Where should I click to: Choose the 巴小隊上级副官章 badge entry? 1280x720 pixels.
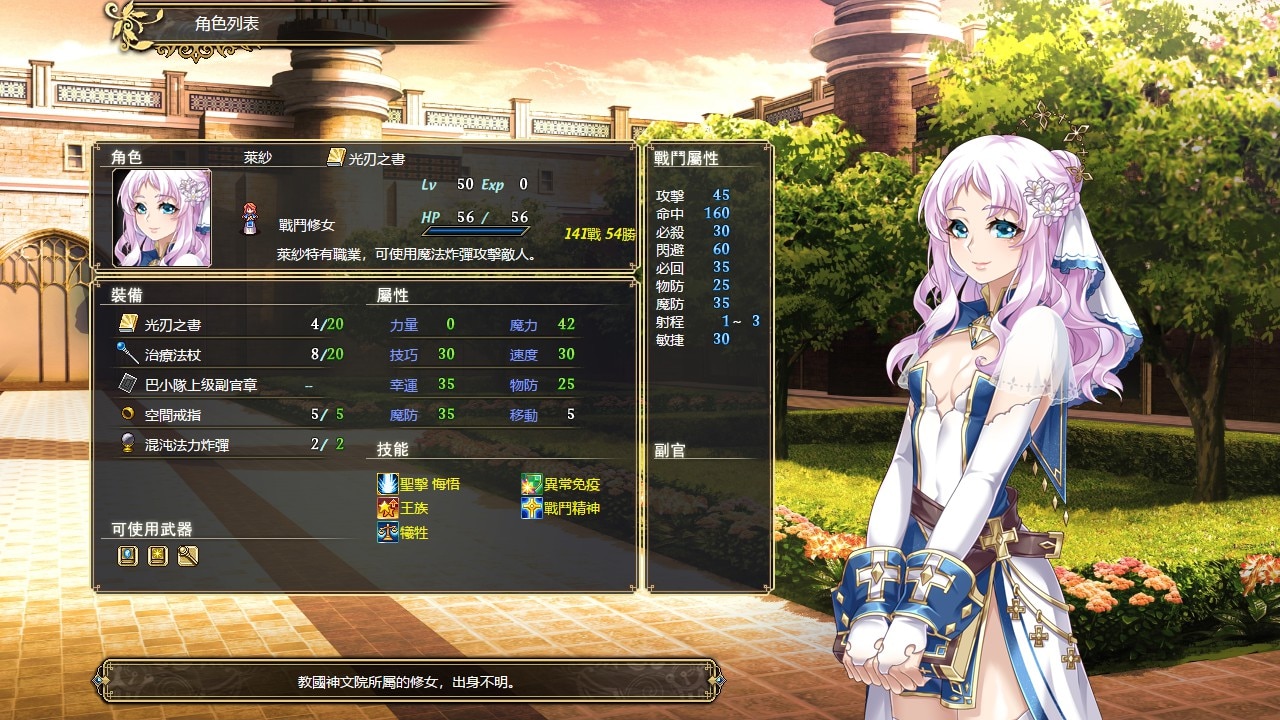(x=230, y=385)
